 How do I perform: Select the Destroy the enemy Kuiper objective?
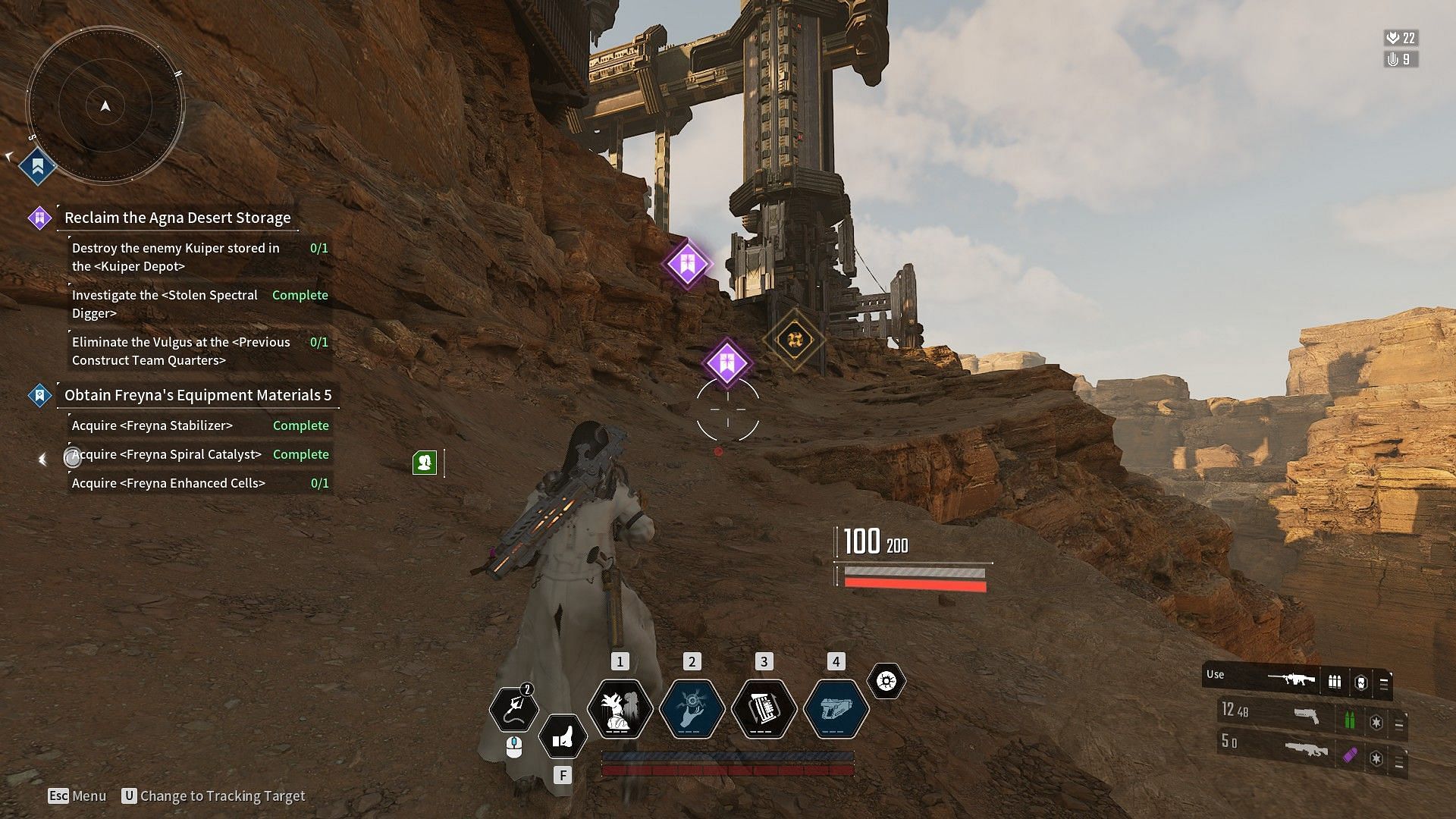[x=176, y=257]
